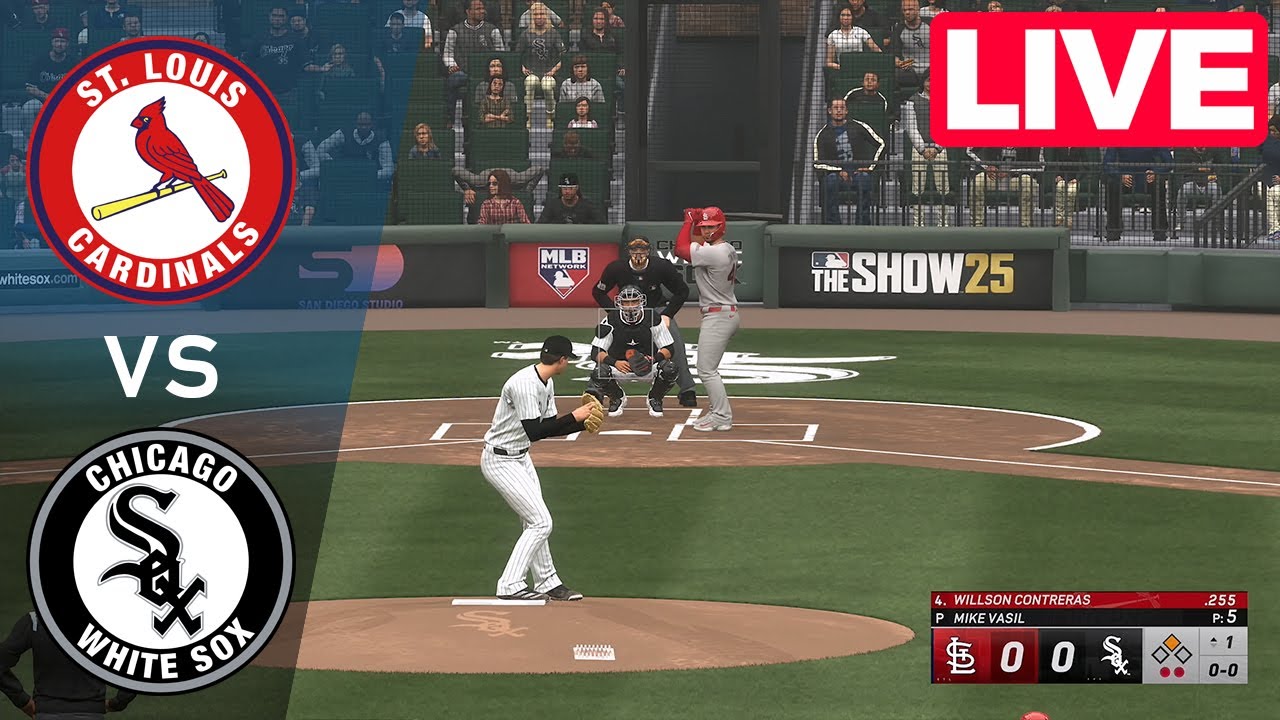Expand the empty third-base diamond marker
Image resolution: width=1280 pixels, height=720 pixels.
click(x=1158, y=655)
